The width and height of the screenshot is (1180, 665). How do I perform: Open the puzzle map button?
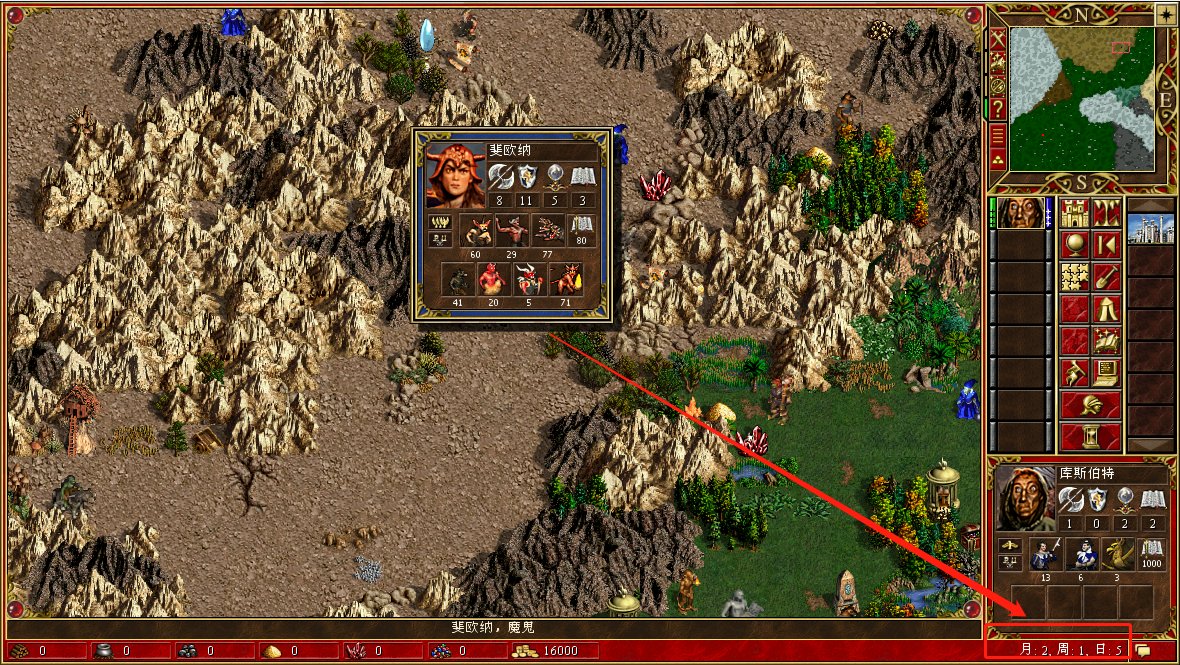click(1074, 276)
